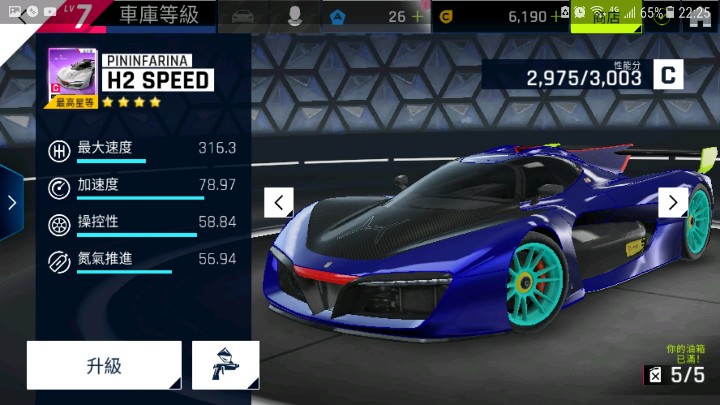Add more gold credits with plus
This screenshot has height=405, width=720.
(556, 17)
